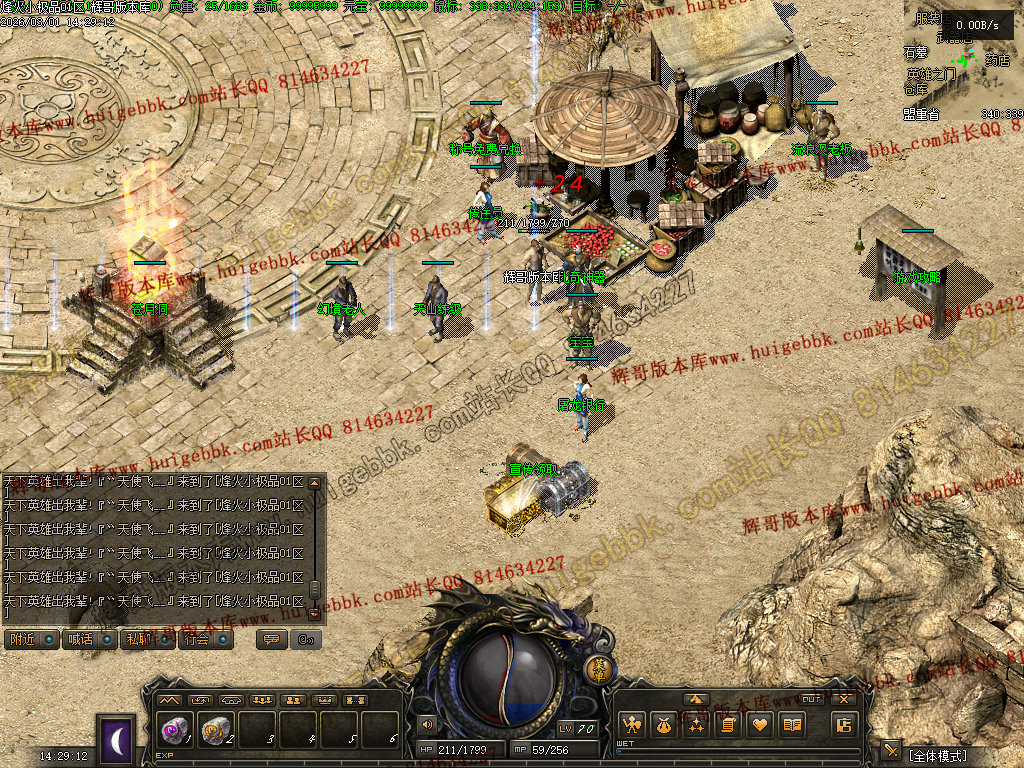The image size is (1024, 768).
Task: Use the orange swirl stone in slot 2
Action: [217, 731]
